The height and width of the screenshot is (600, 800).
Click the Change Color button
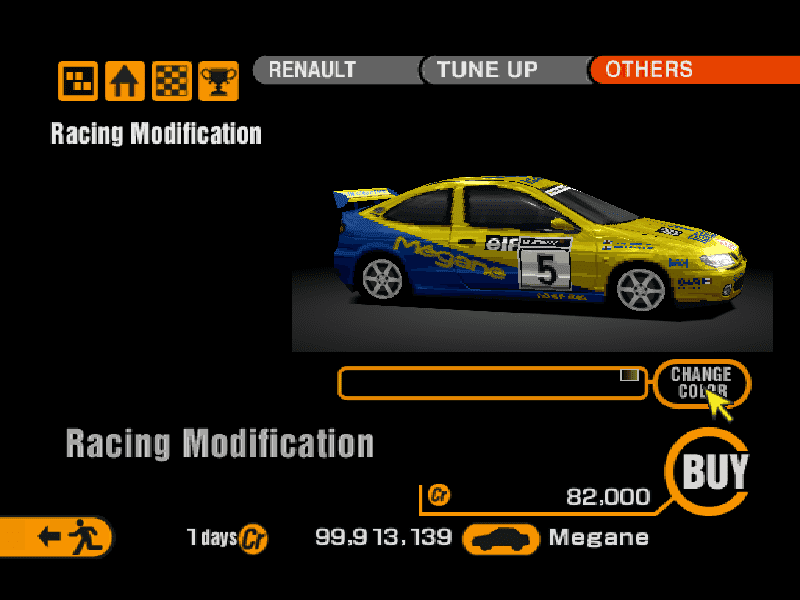[x=701, y=382]
